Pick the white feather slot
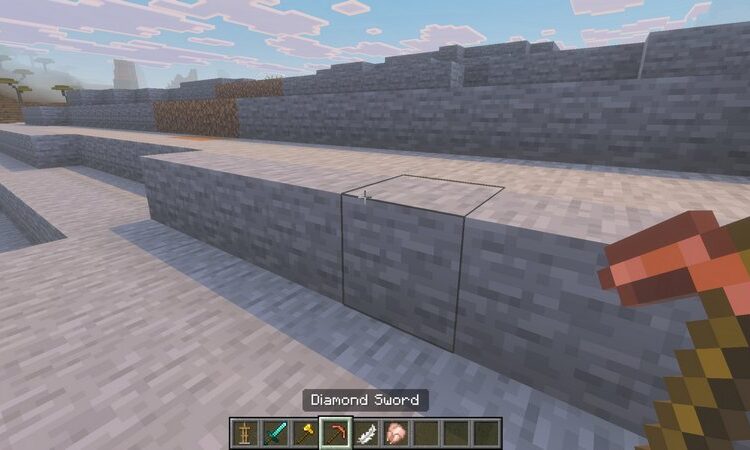750x450 pixels. (x=366, y=433)
